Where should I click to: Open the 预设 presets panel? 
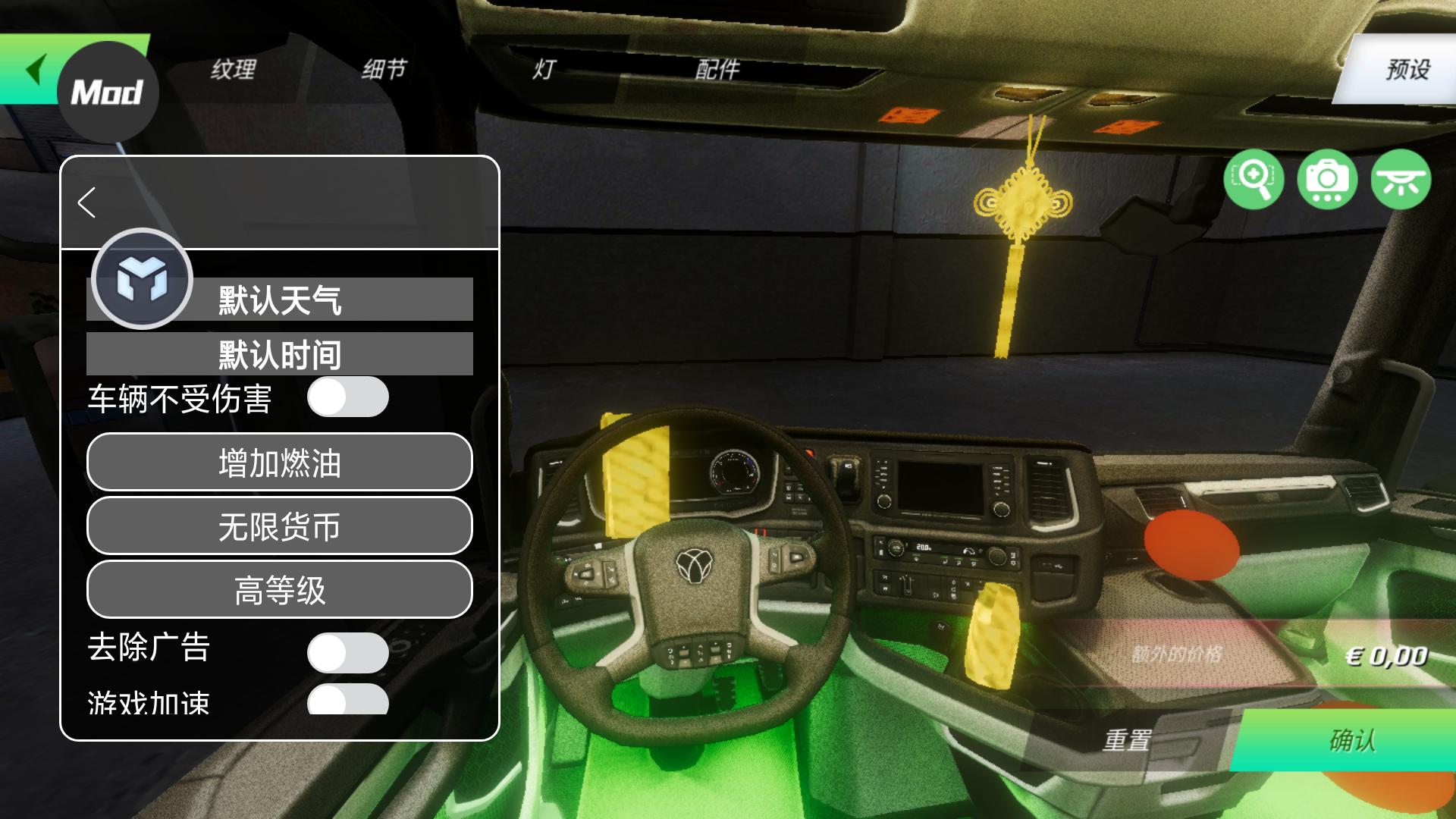(1407, 70)
